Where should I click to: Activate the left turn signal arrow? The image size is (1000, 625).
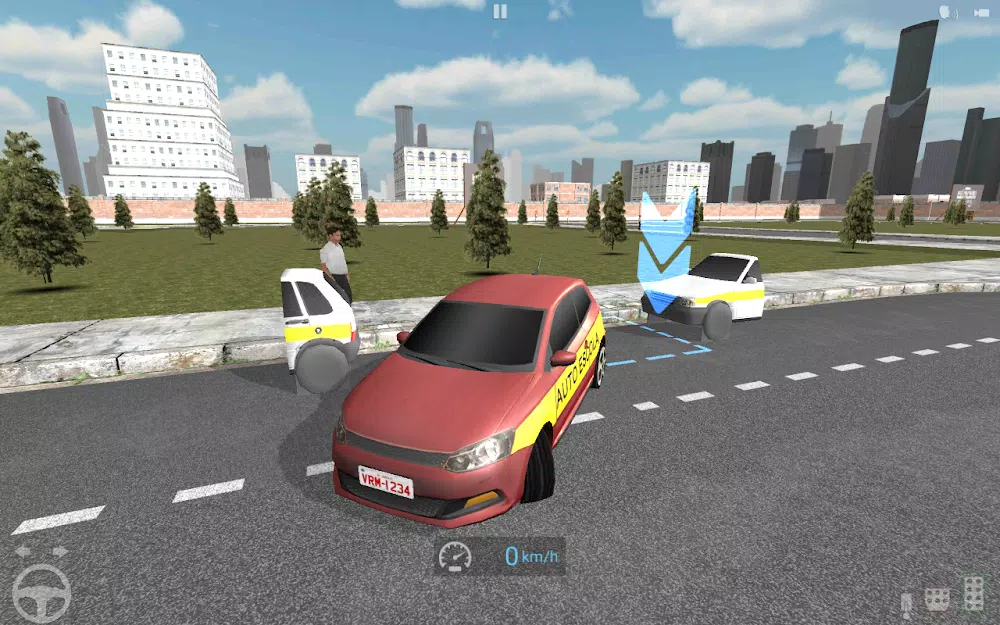coord(22,551)
